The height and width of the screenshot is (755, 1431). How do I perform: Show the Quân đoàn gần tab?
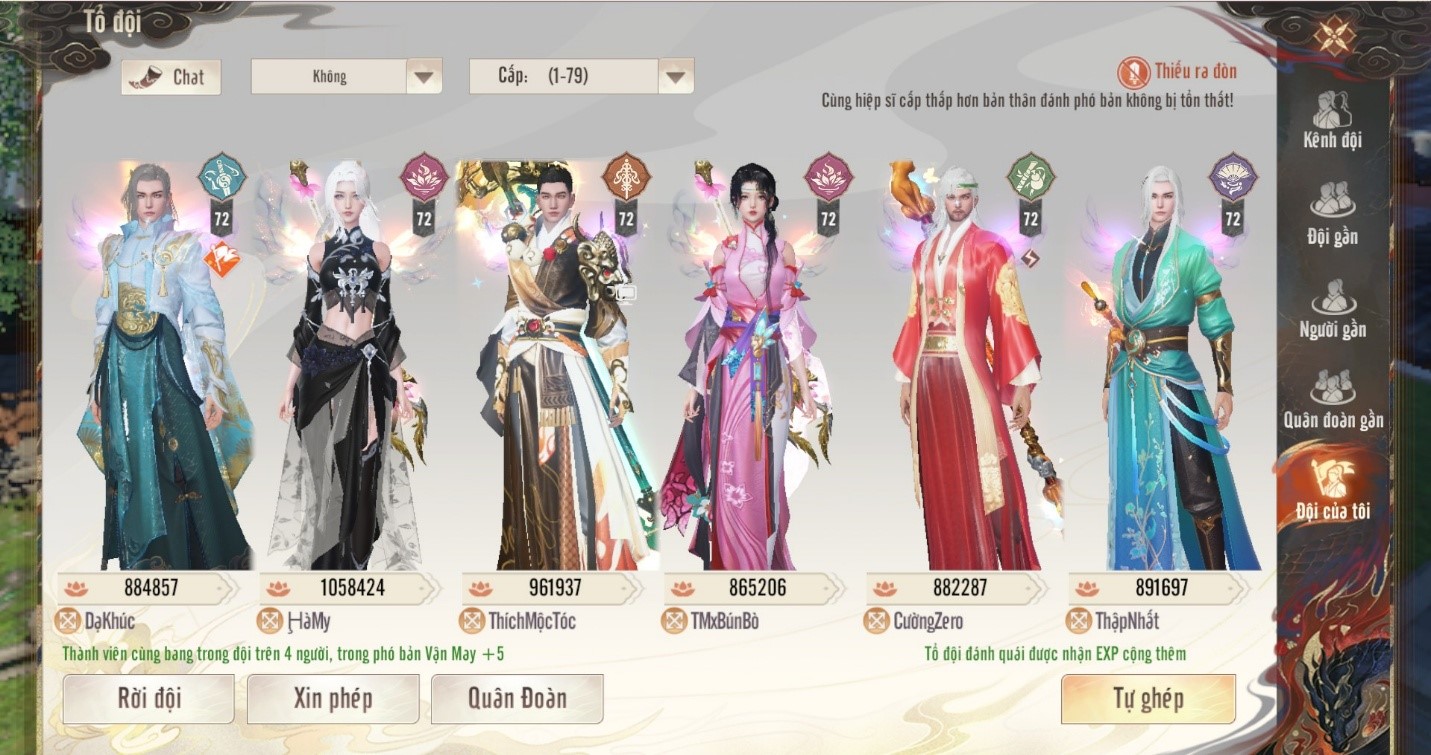[x=1333, y=399]
